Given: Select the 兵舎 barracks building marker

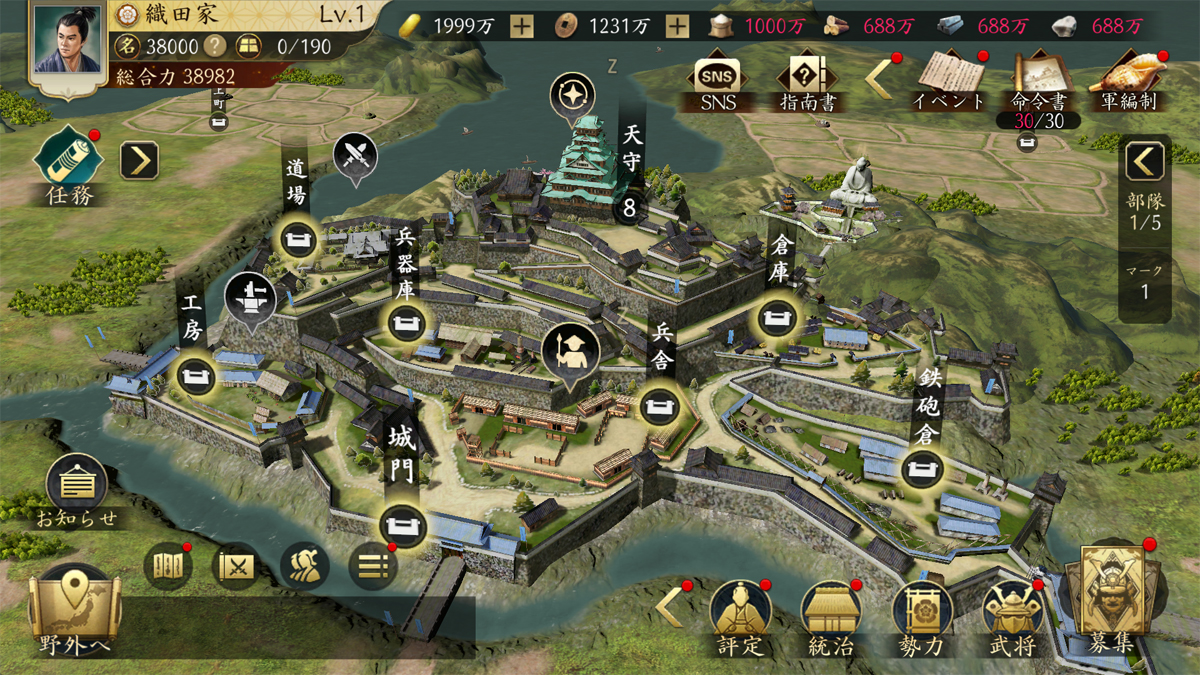Looking at the screenshot, I should pos(662,405).
